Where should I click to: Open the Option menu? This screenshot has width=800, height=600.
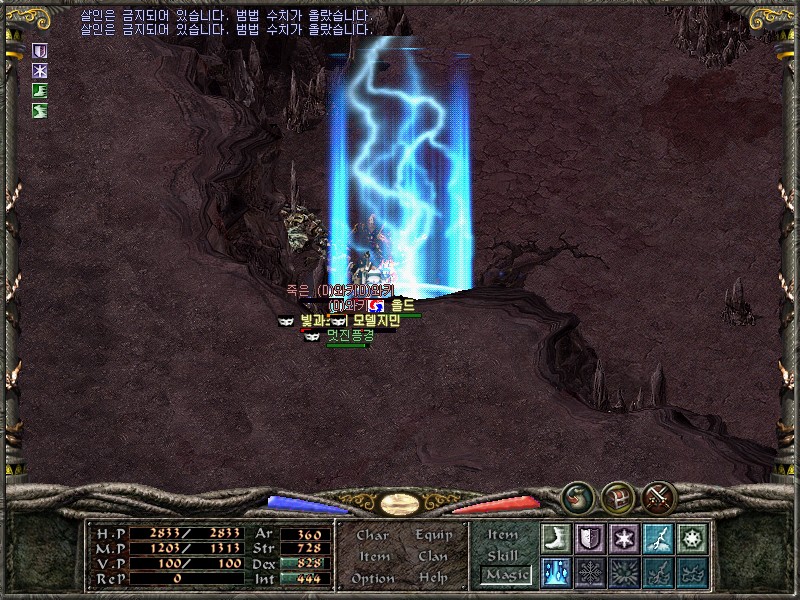pos(373,578)
